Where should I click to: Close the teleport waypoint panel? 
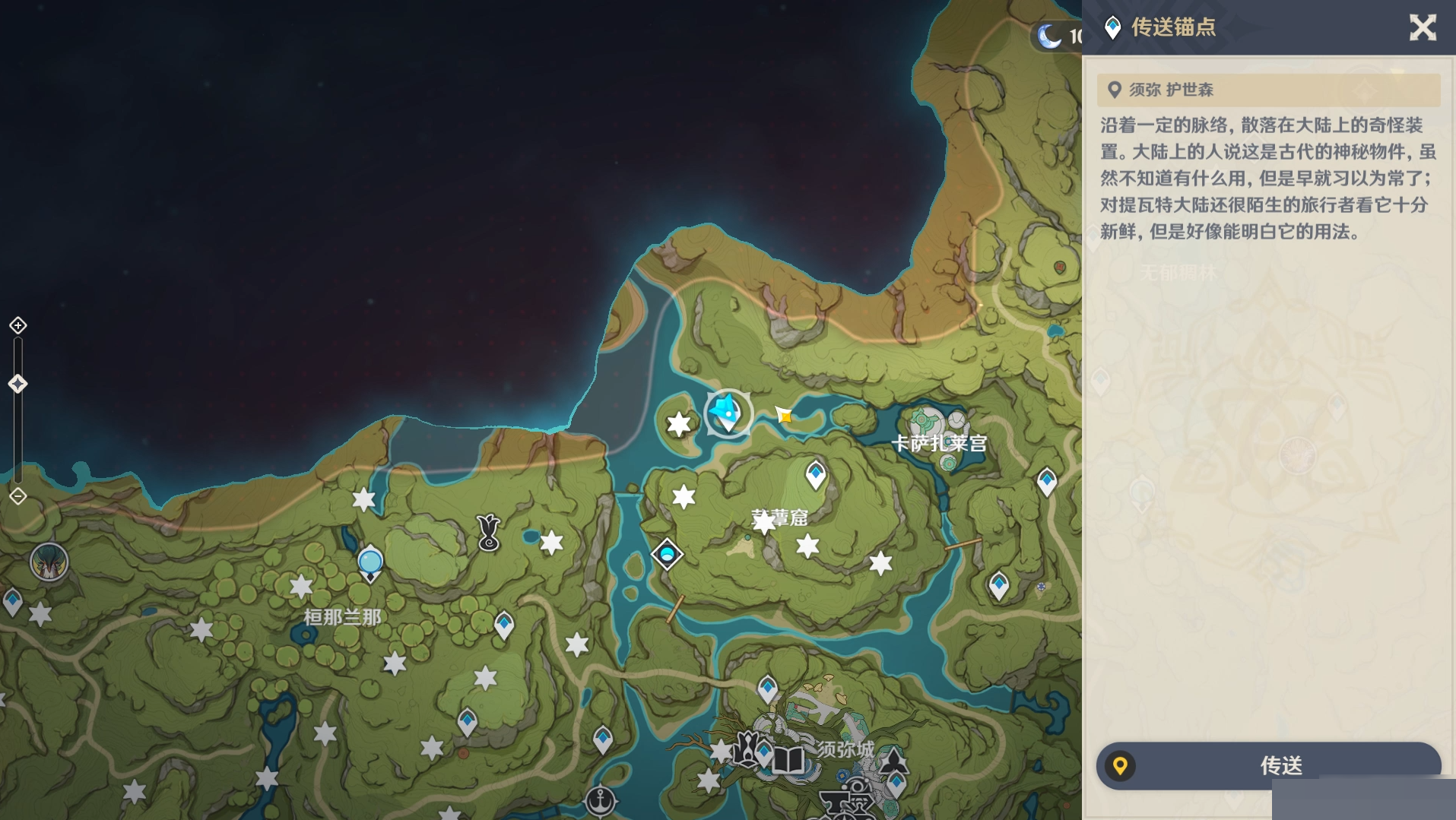(x=1423, y=28)
